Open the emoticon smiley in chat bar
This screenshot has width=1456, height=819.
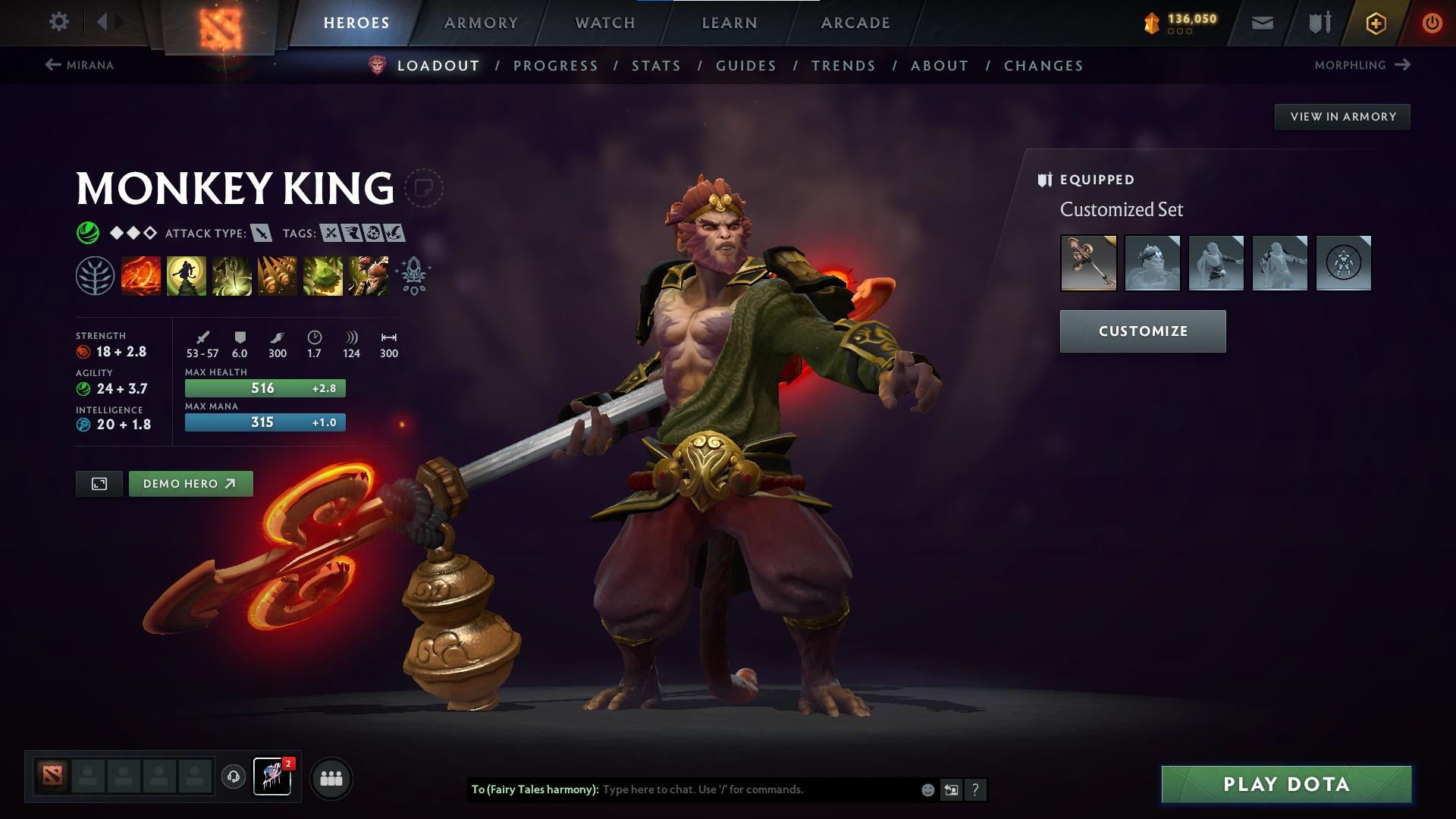[x=927, y=789]
